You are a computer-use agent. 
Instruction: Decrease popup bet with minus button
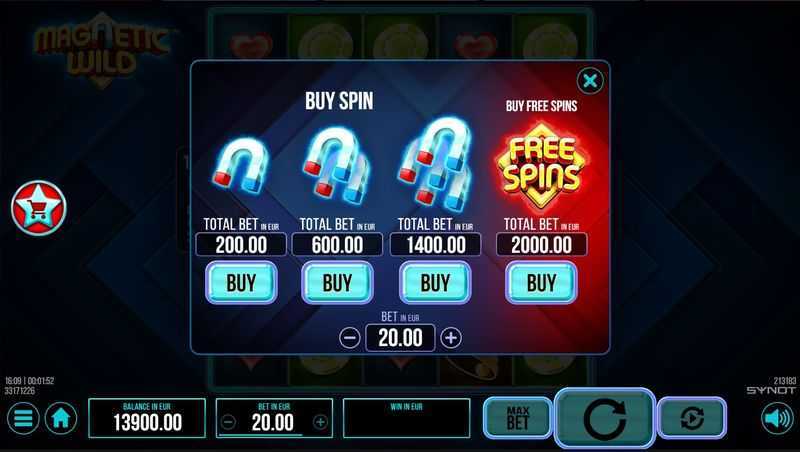click(350, 338)
